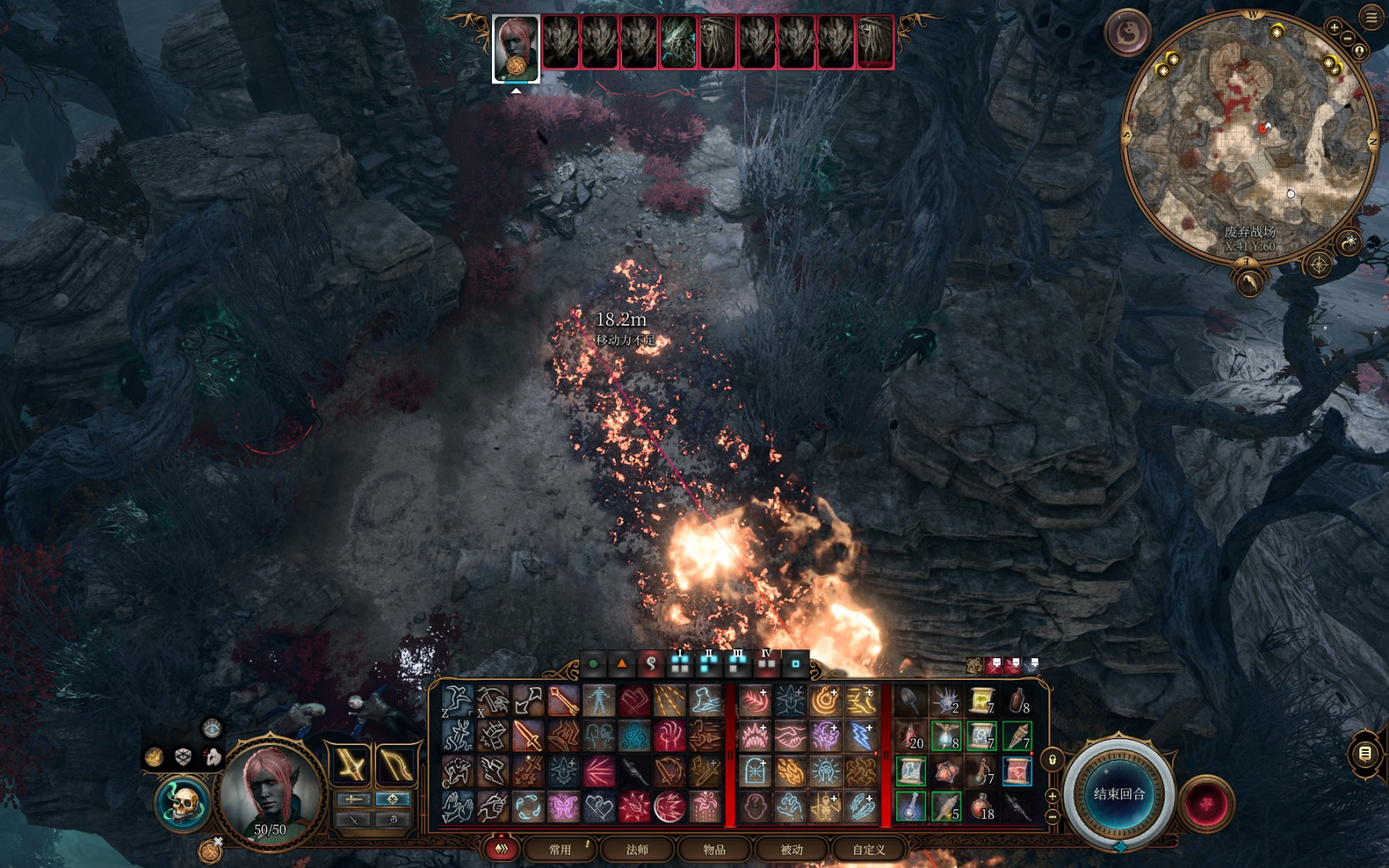
Task: Switch to the 常用 hotbar tab
Action: click(x=560, y=850)
